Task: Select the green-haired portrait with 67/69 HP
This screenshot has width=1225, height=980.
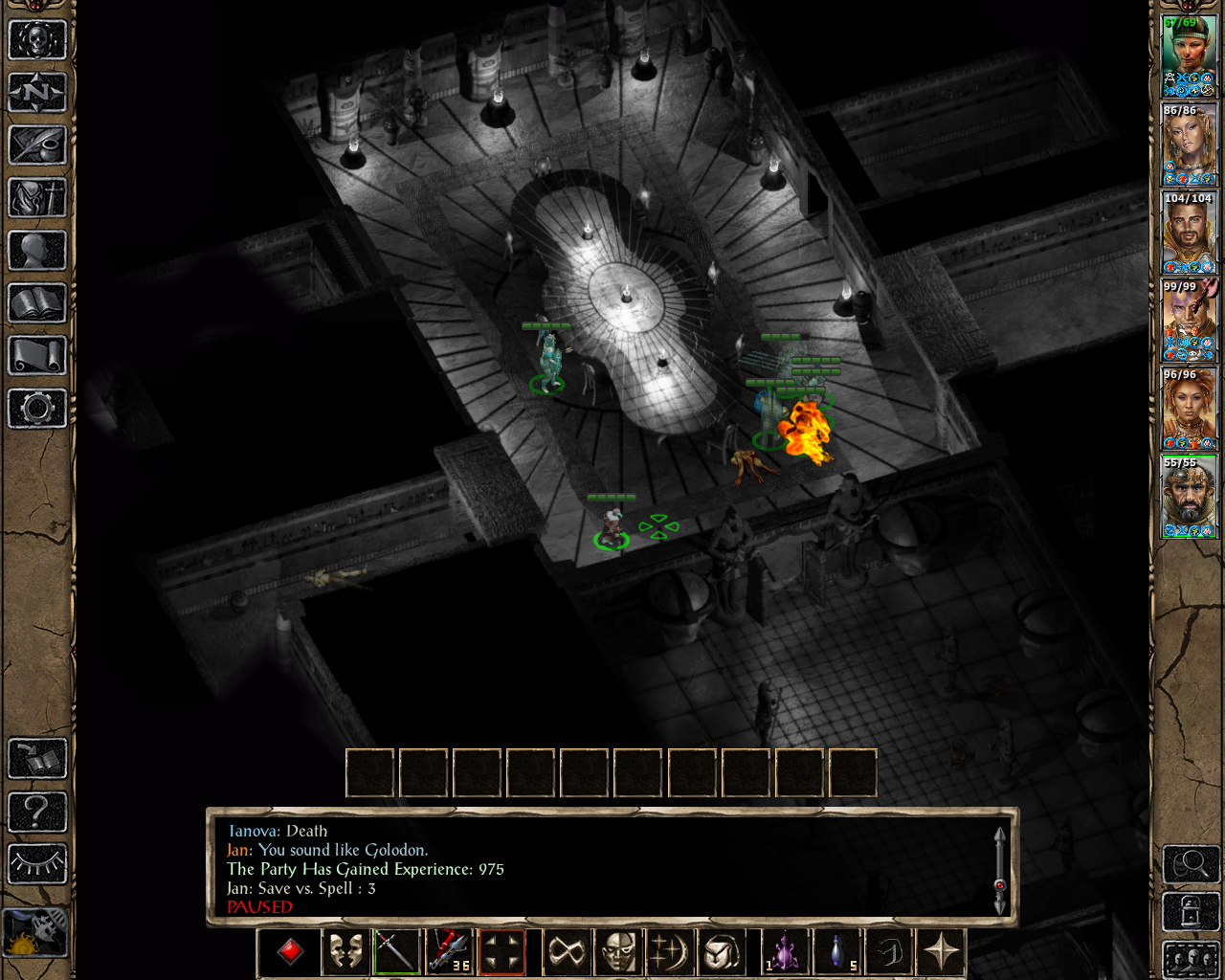Action: coord(1189,56)
